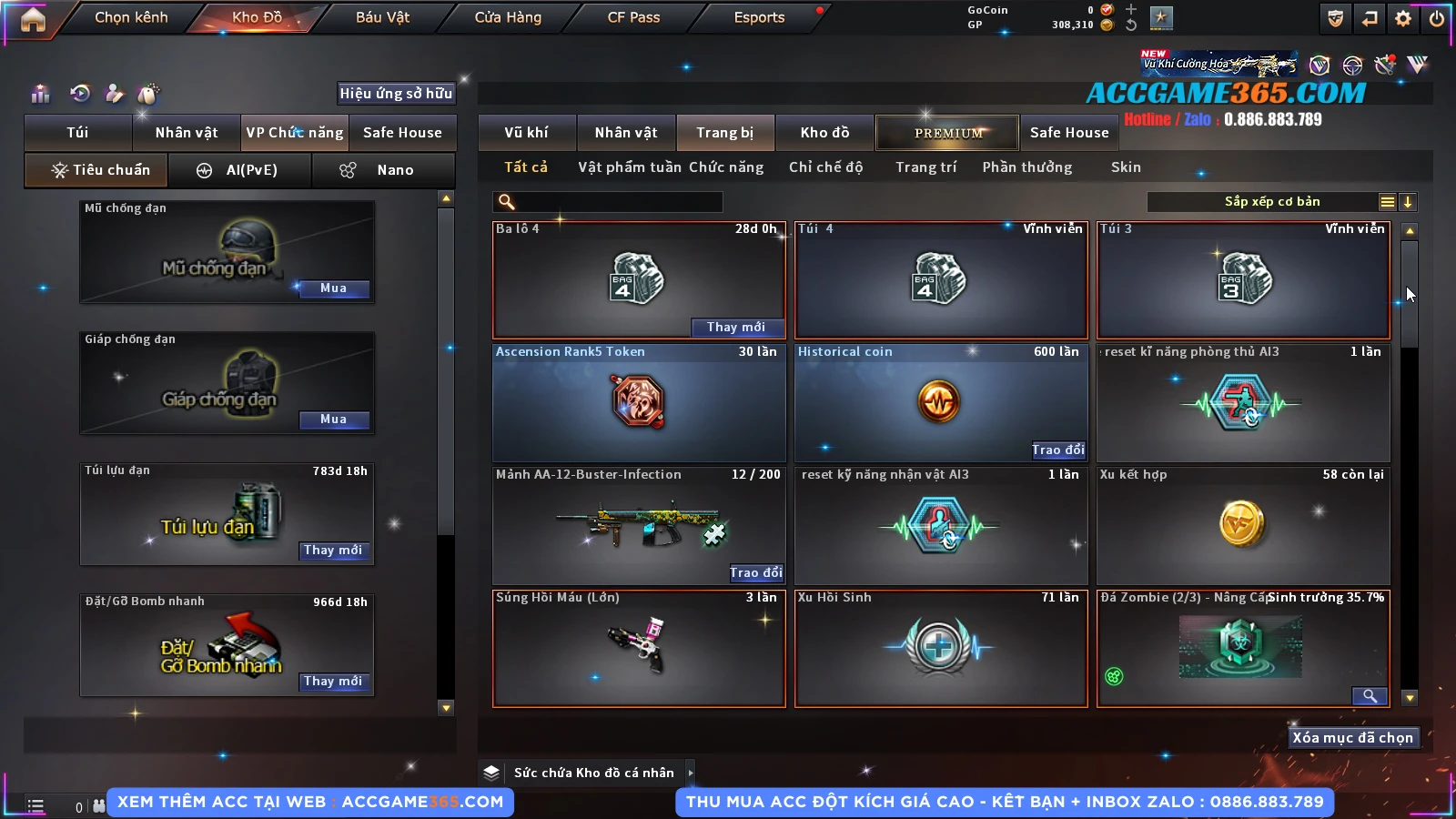The width and height of the screenshot is (1456, 819).
Task: Open the Cửa Hàng shop menu
Action: coord(508,17)
